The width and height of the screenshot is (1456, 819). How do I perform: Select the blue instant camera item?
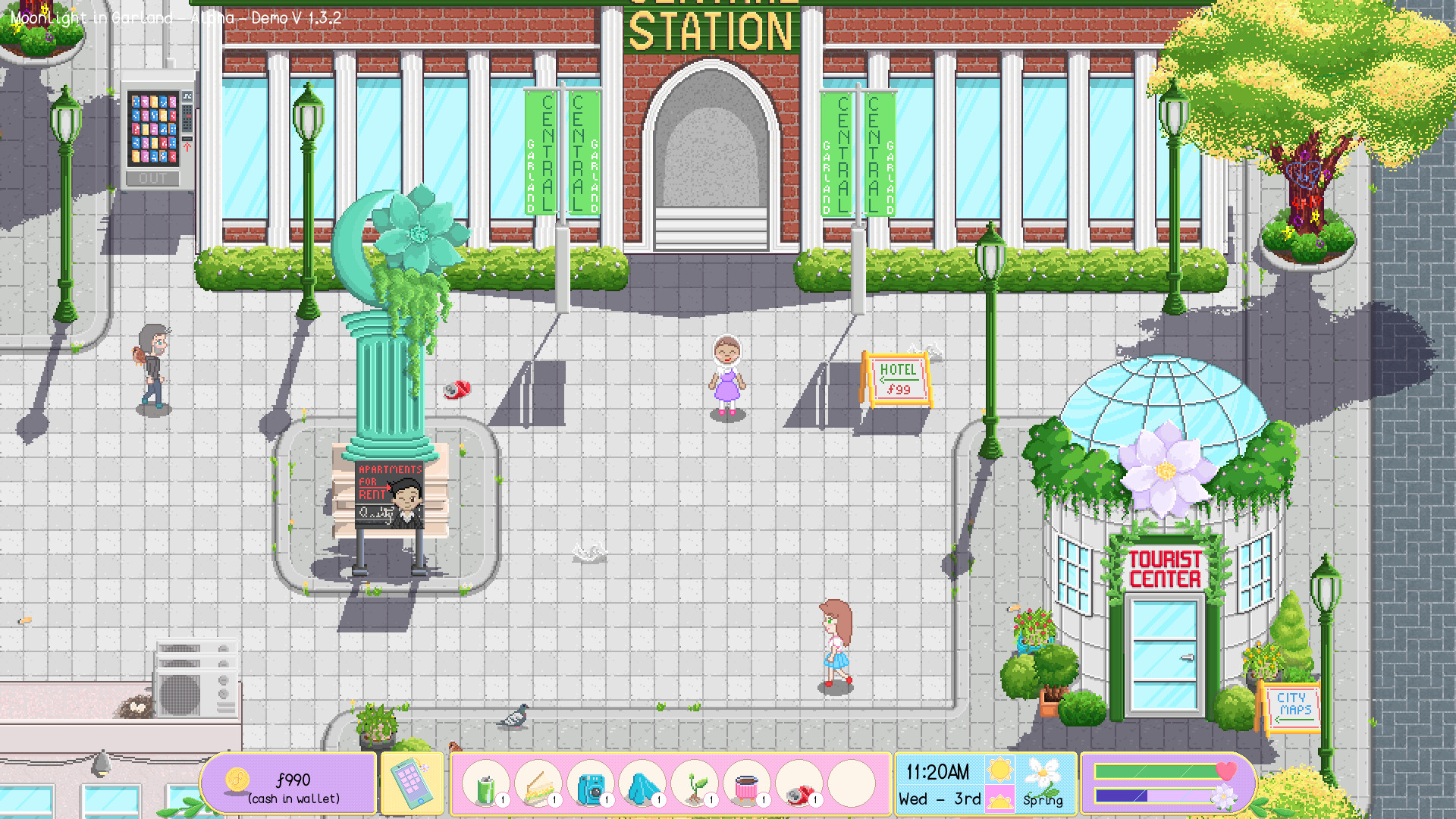(x=592, y=785)
